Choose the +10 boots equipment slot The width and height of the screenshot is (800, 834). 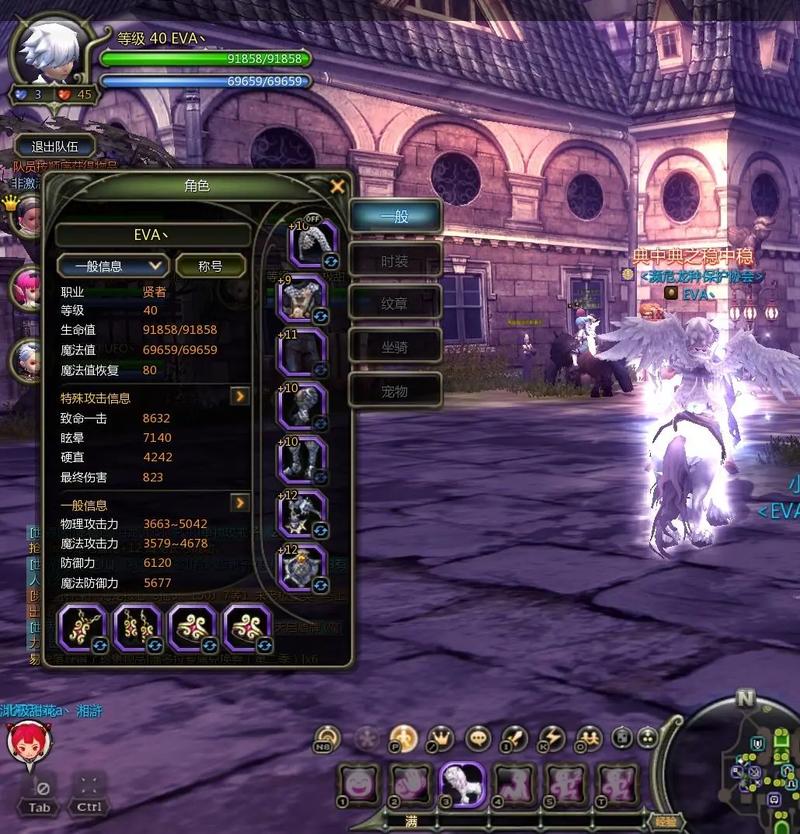click(x=303, y=461)
